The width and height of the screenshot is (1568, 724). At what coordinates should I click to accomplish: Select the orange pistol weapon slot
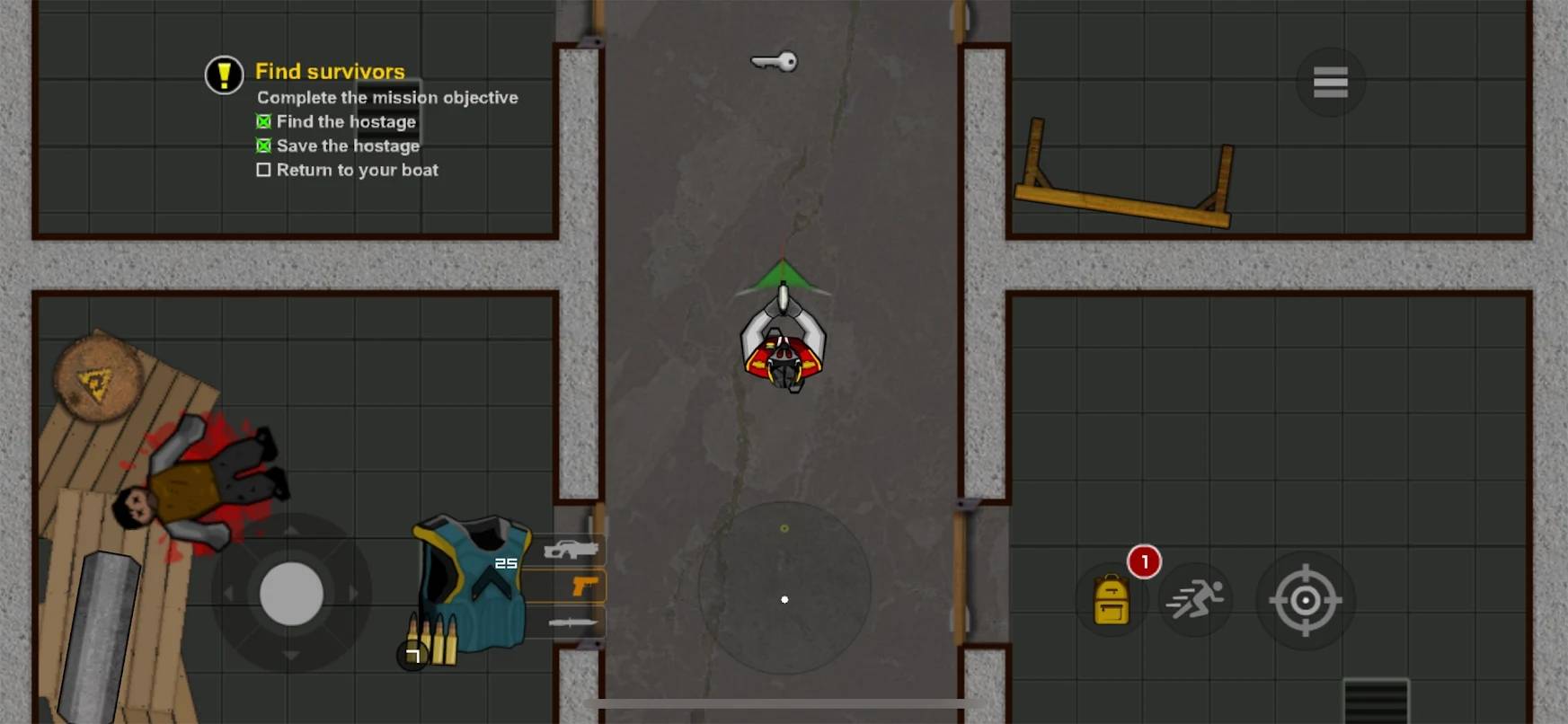pos(582,587)
